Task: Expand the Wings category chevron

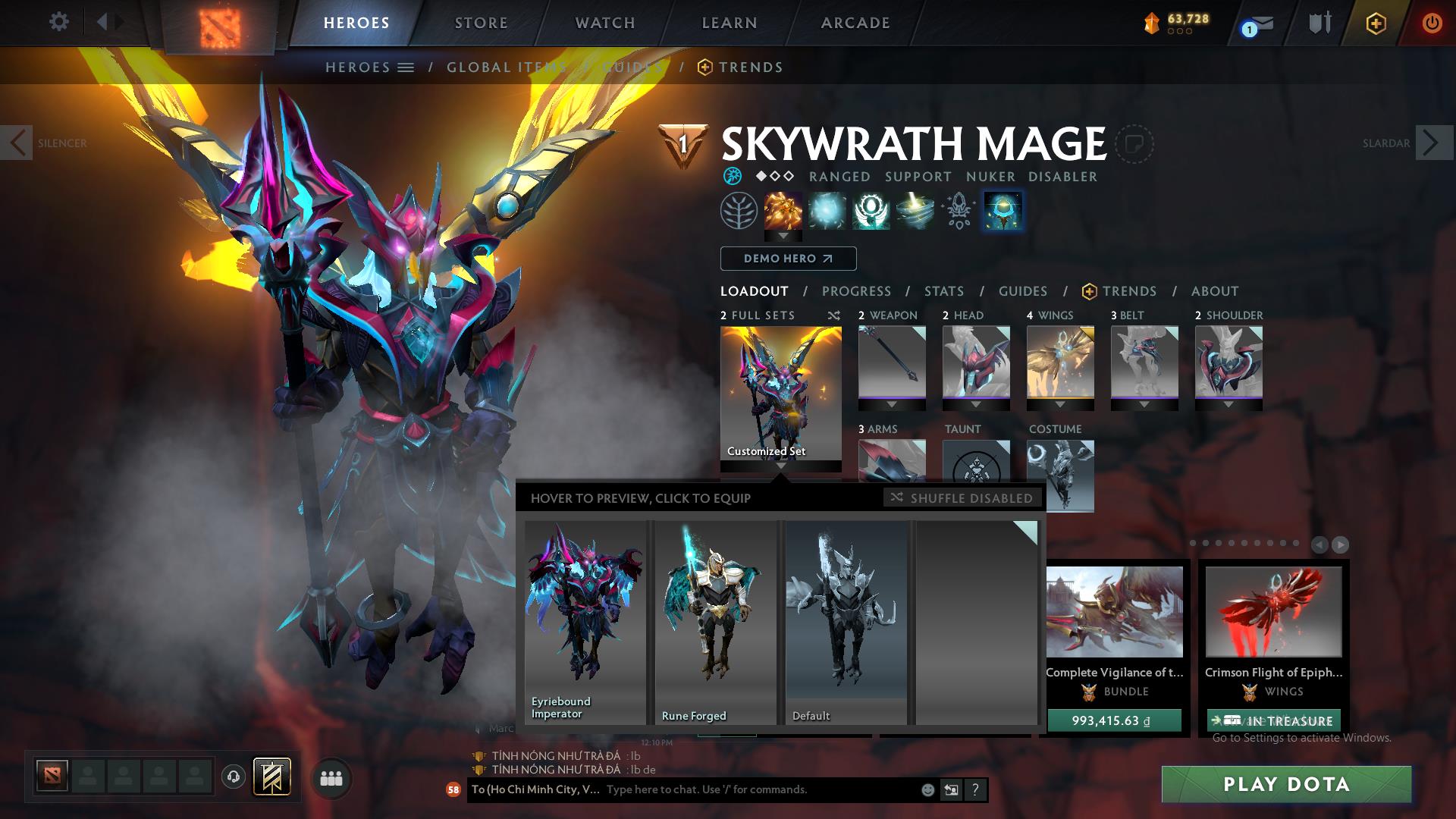Action: [1059, 405]
